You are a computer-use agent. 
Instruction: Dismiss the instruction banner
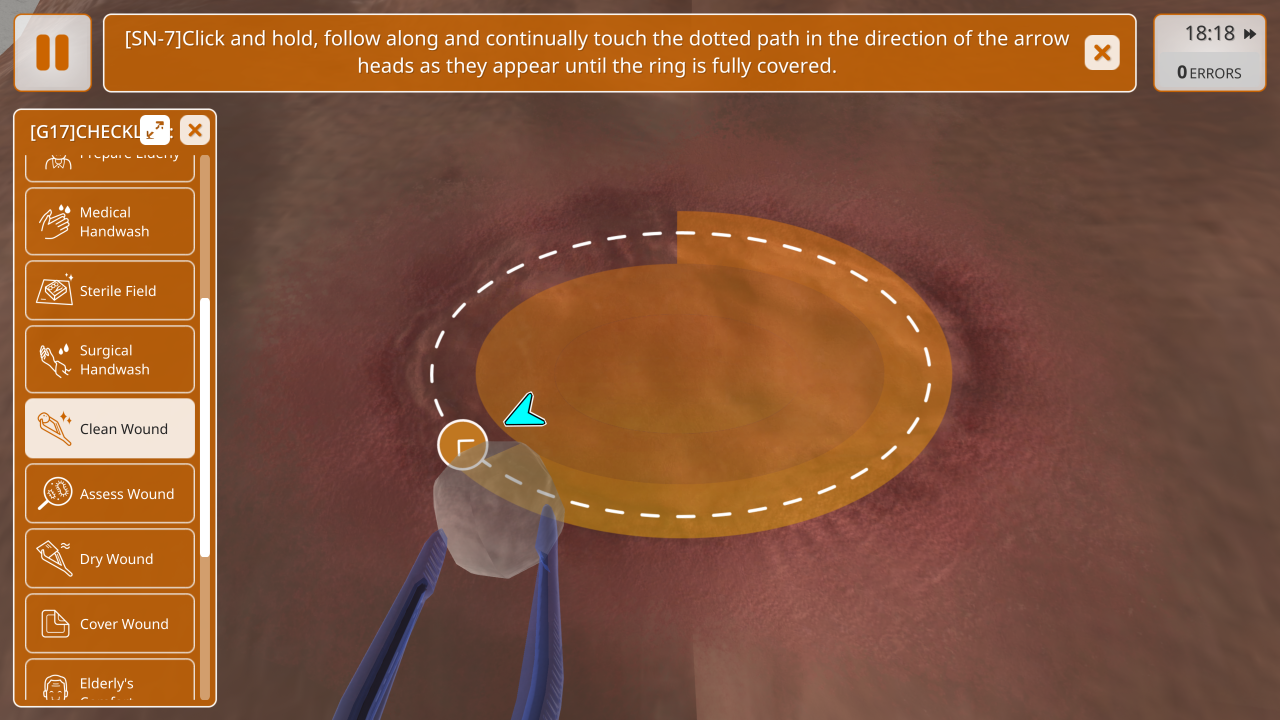coord(1102,53)
